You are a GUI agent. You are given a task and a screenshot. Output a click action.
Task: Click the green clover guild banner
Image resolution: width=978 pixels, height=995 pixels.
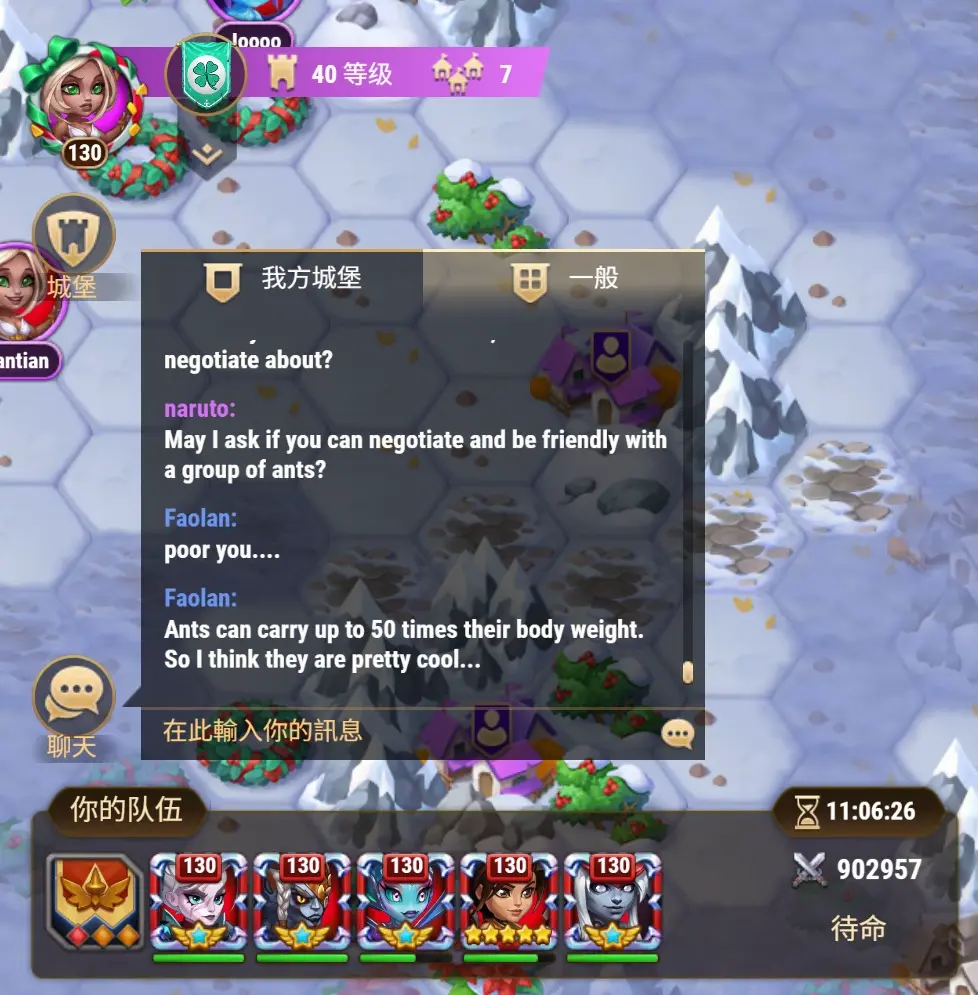[x=206, y=74]
